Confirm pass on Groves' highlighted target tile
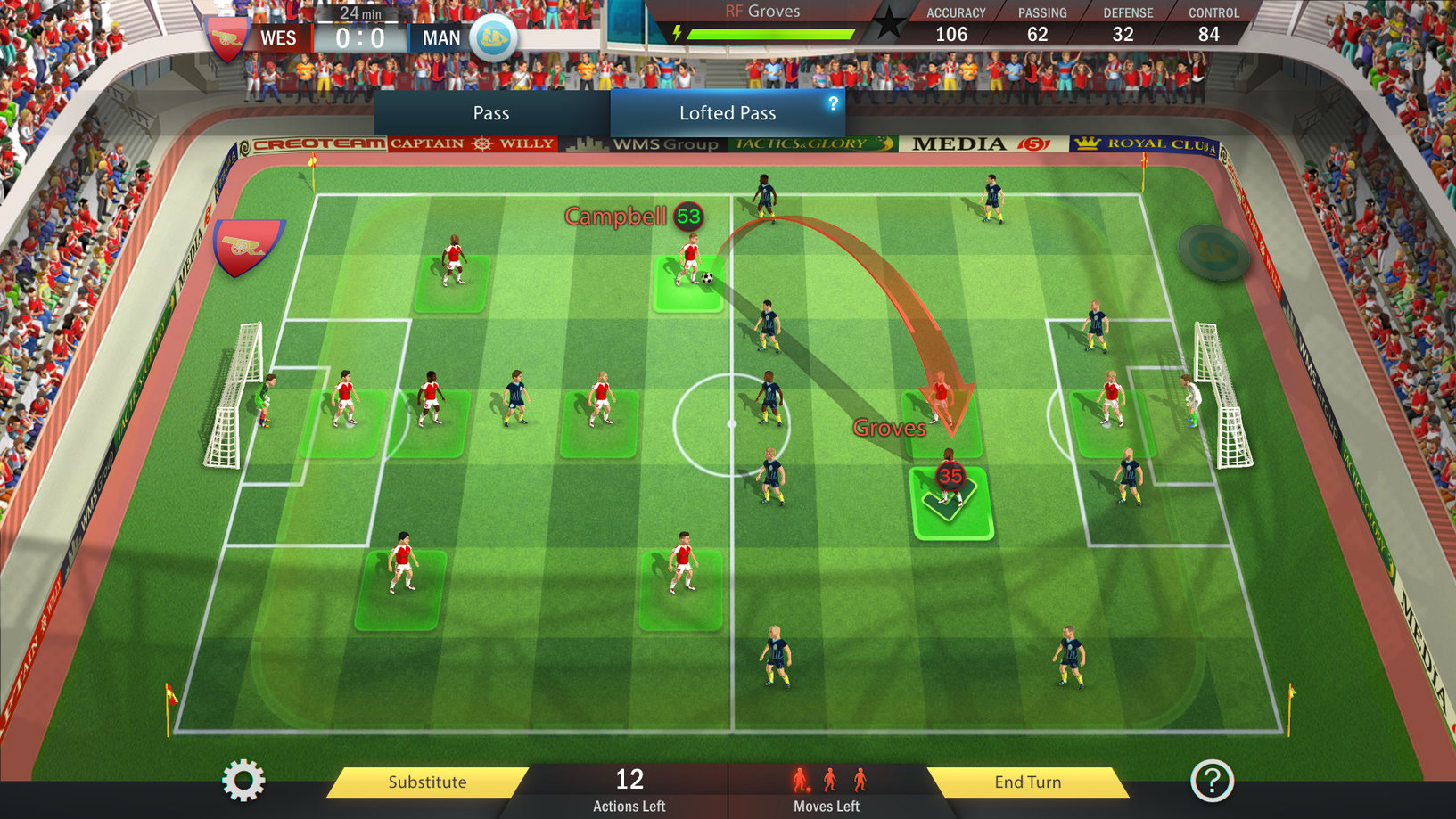1456x819 pixels. pos(950,504)
